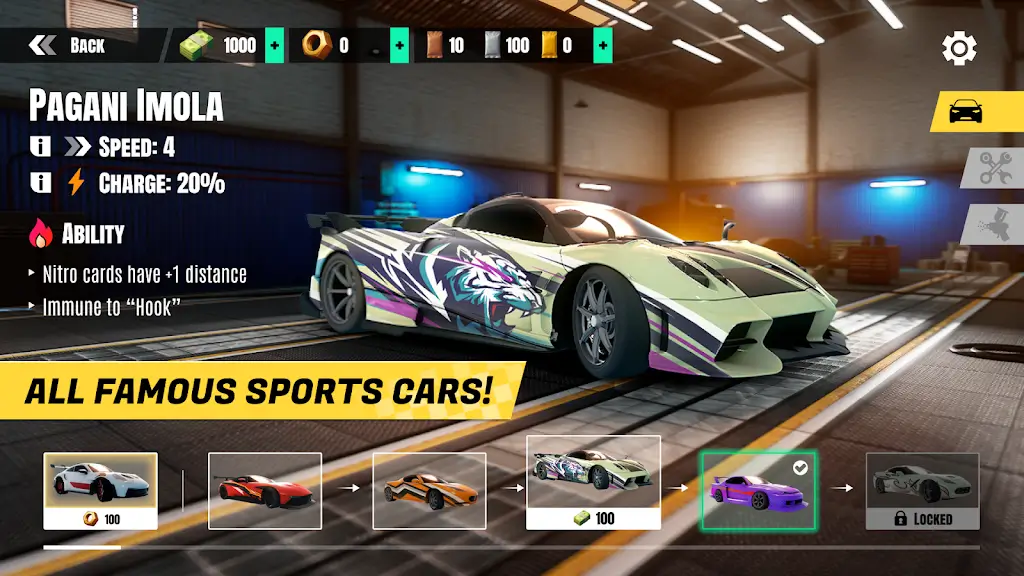The image size is (1024, 576).
Task: Open the wrench upgrades tab
Action: pos(995,168)
